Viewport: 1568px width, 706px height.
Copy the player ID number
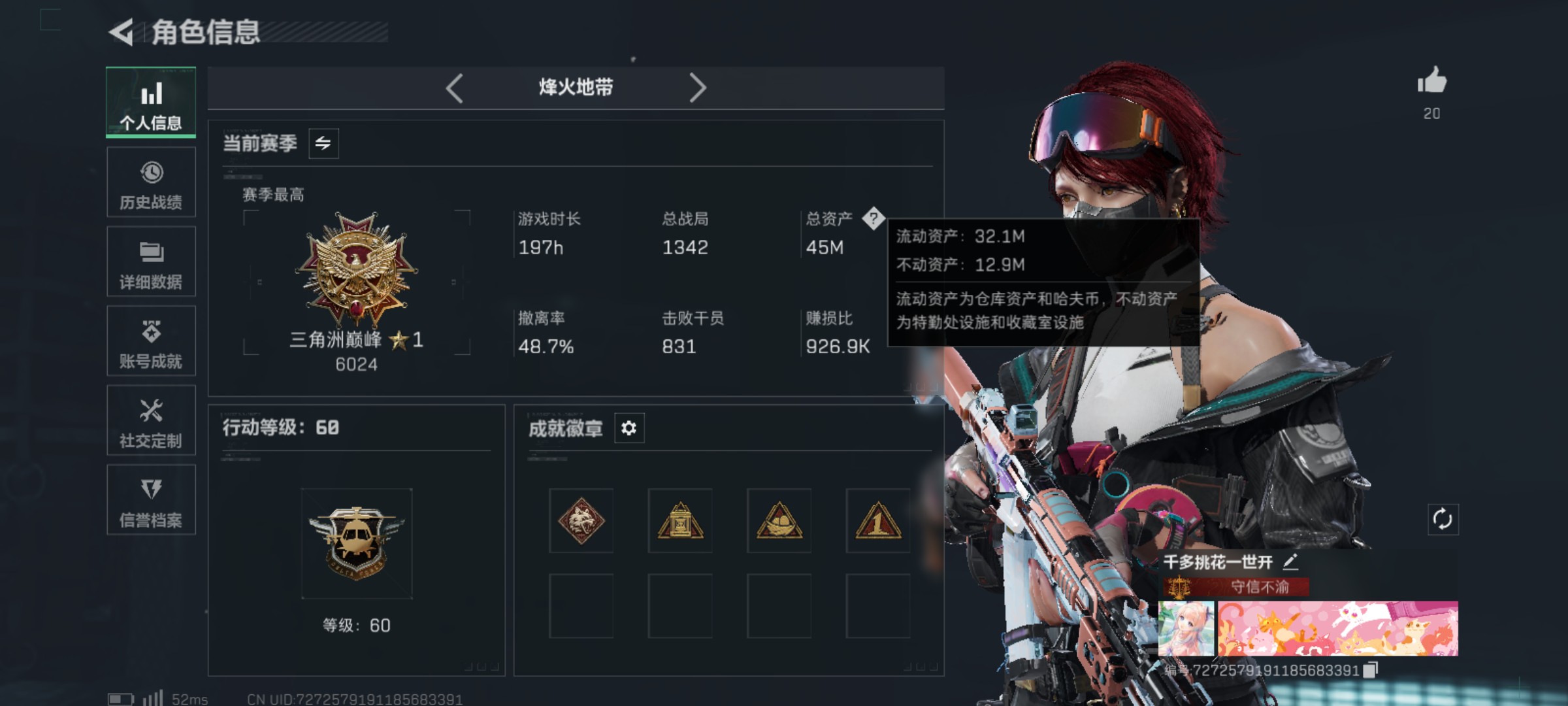[x=1371, y=670]
